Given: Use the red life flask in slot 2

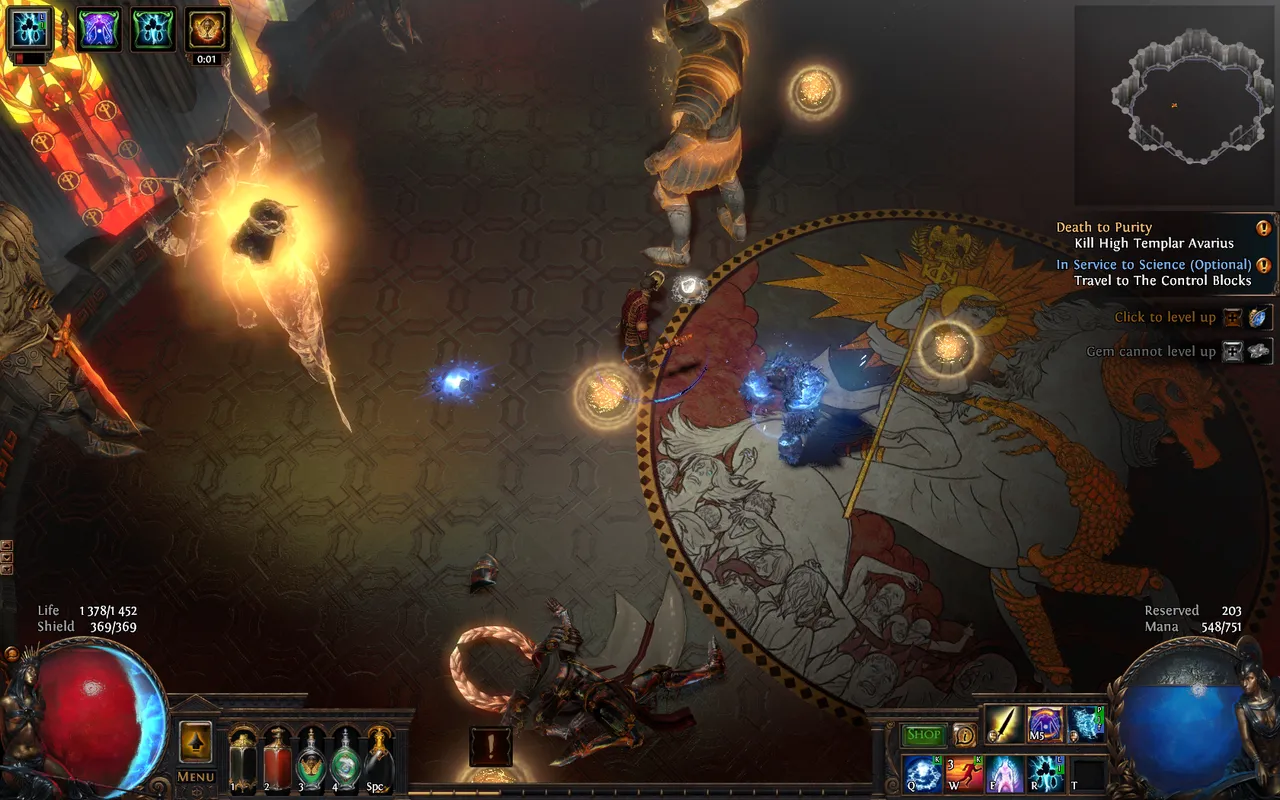Looking at the screenshot, I should point(277,759).
